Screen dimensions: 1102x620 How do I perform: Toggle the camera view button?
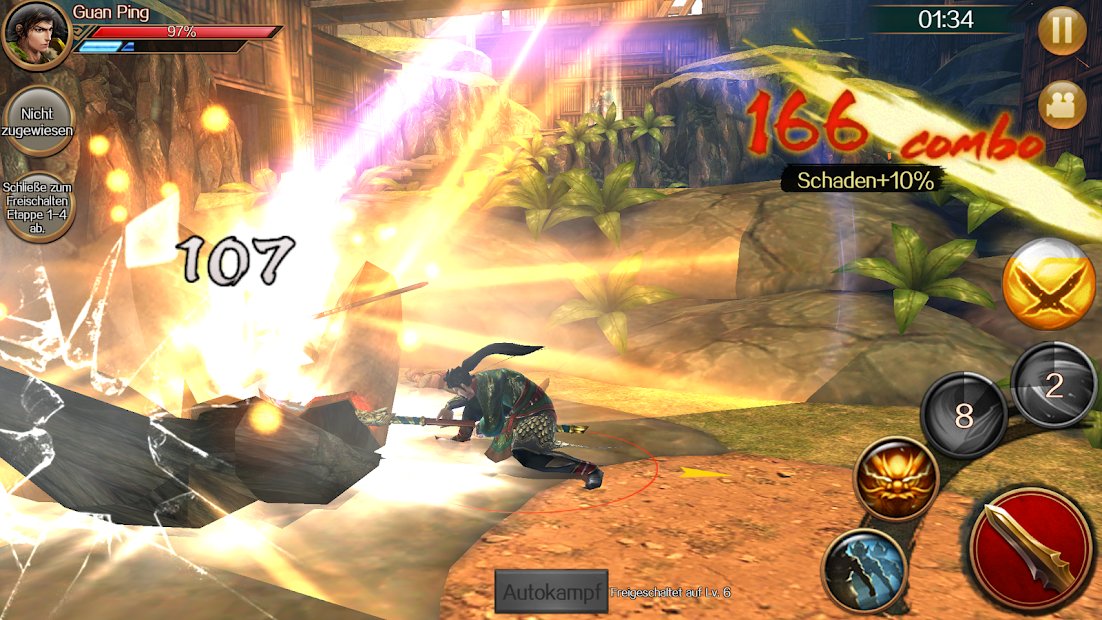click(1062, 104)
